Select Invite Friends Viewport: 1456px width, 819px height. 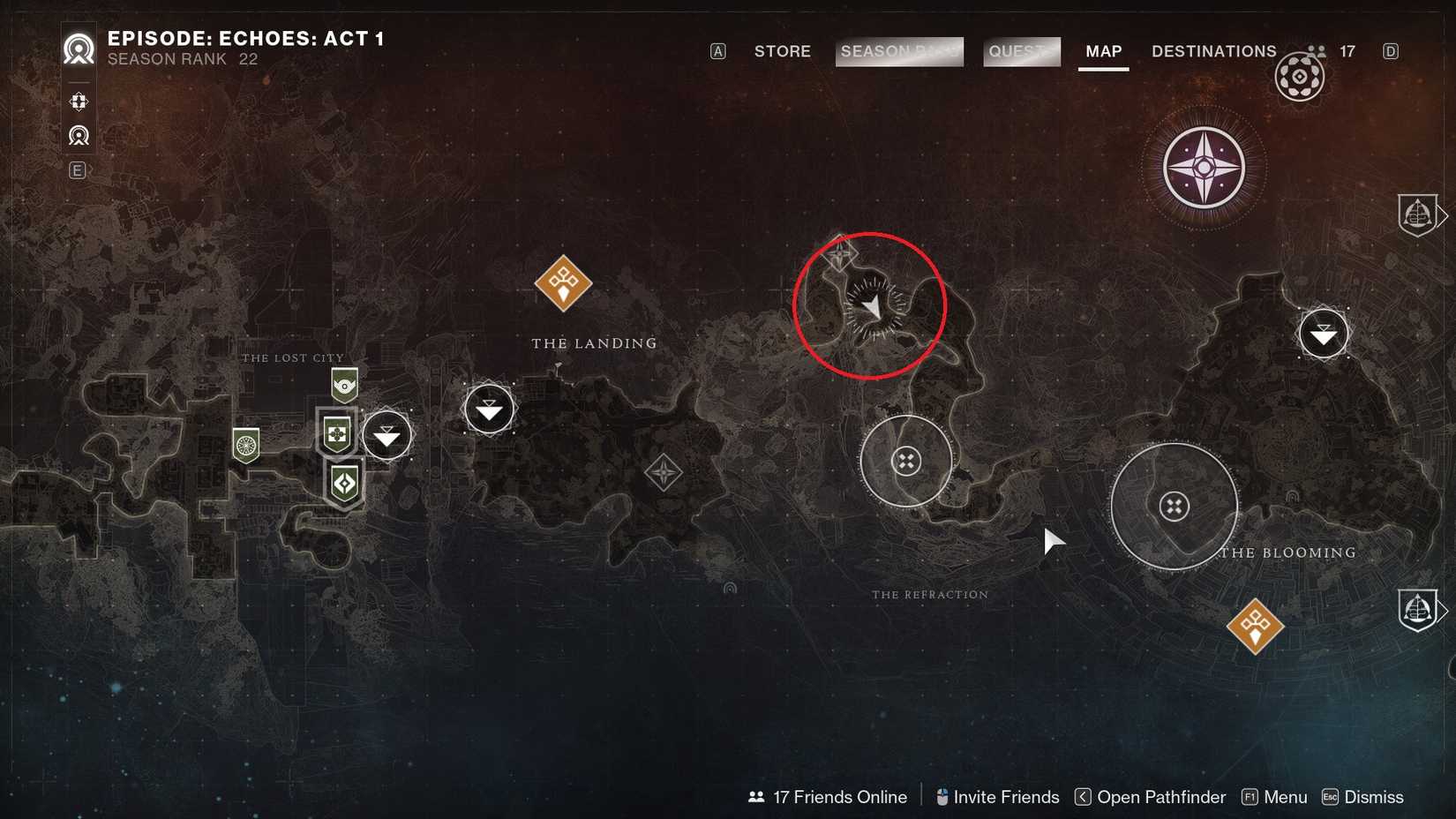click(1007, 796)
